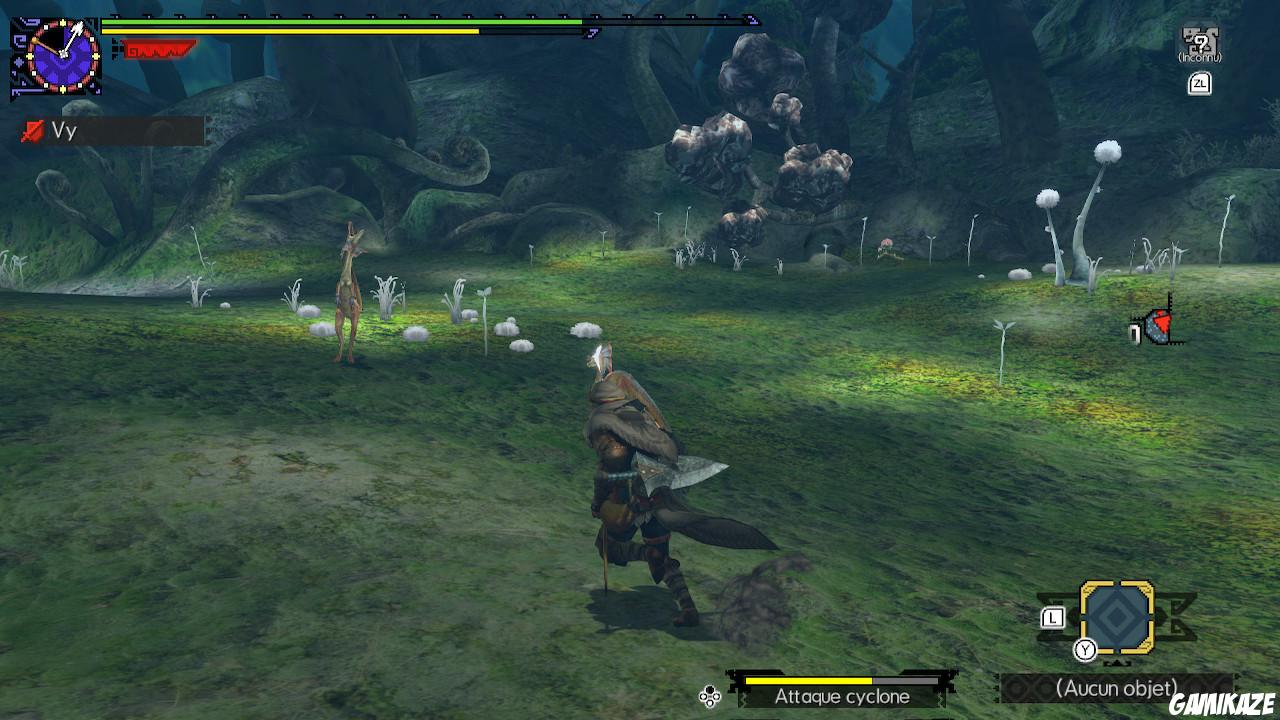Click the (Aucun objet) item button

point(1117,688)
